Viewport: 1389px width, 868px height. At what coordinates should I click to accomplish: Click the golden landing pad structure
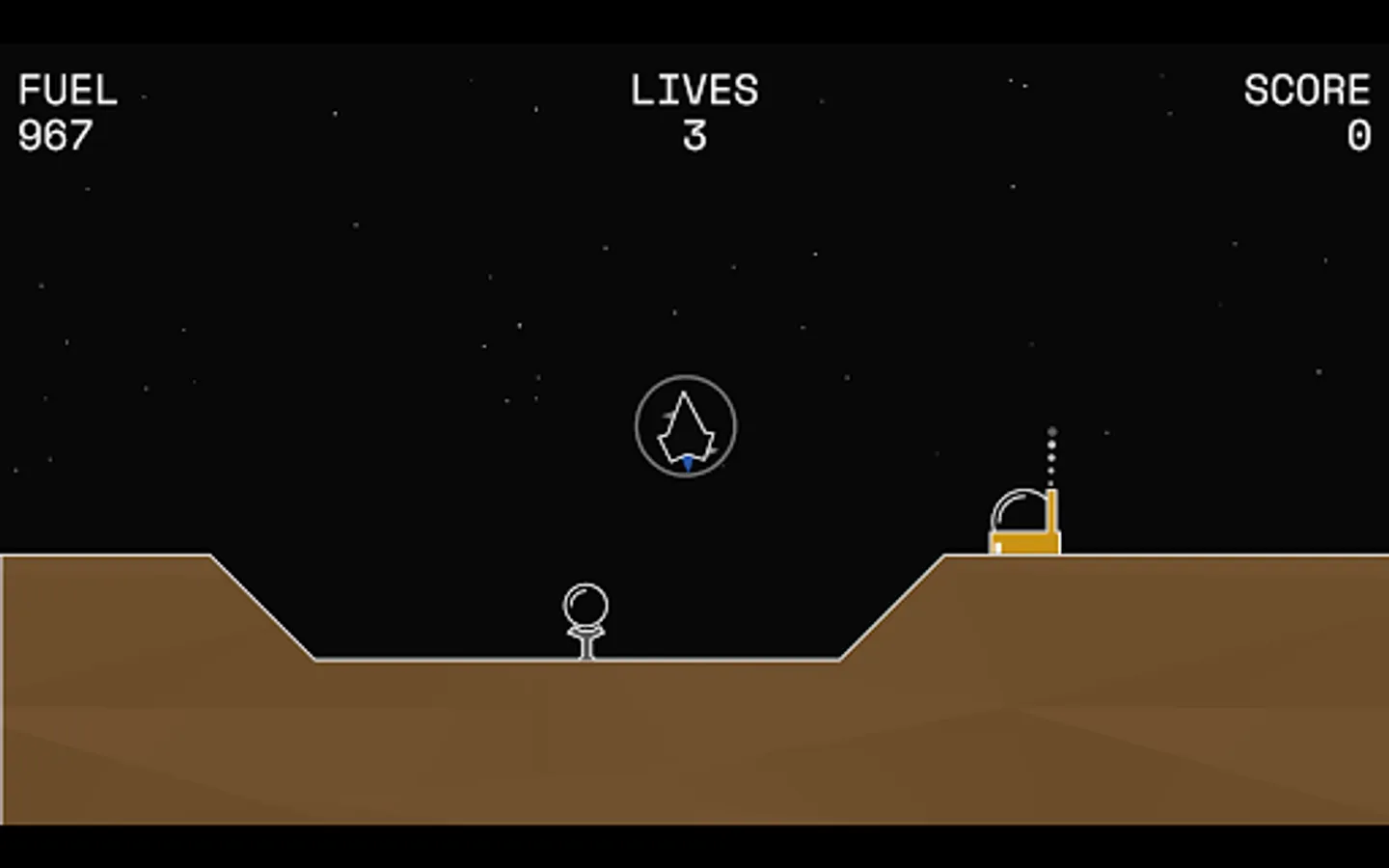[1022, 545]
